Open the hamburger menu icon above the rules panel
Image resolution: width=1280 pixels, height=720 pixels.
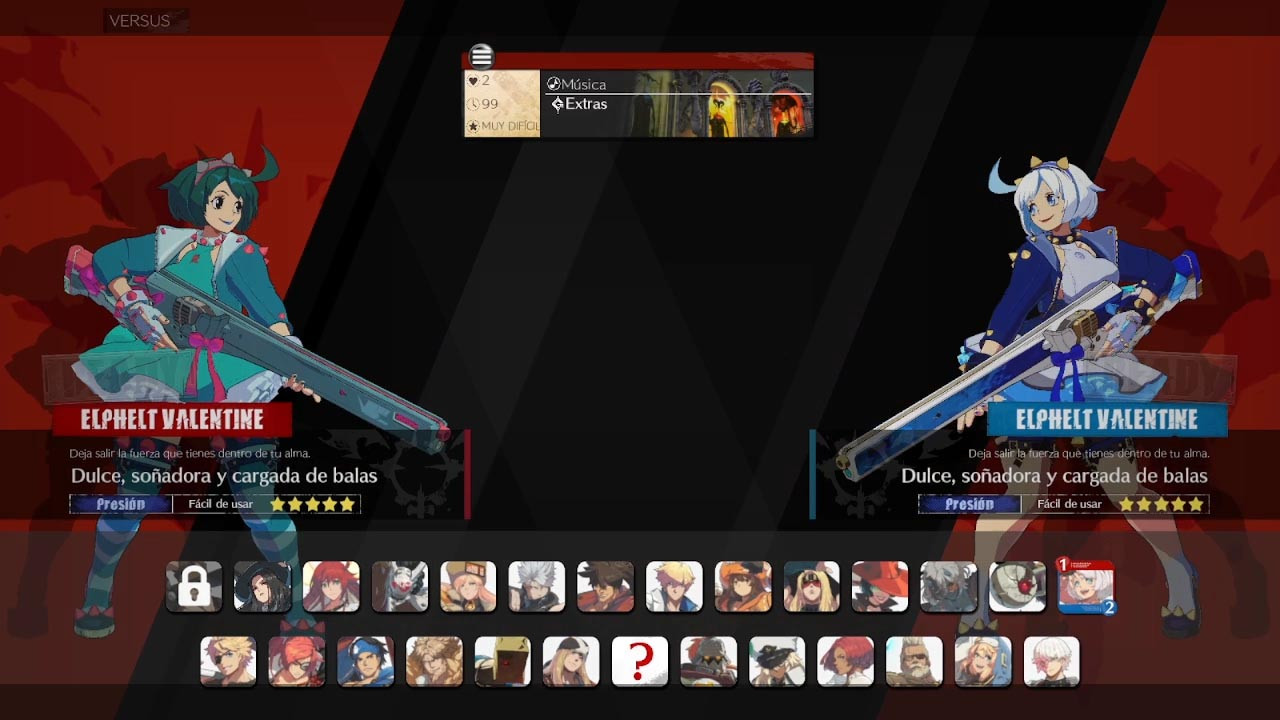pyautogui.click(x=481, y=56)
